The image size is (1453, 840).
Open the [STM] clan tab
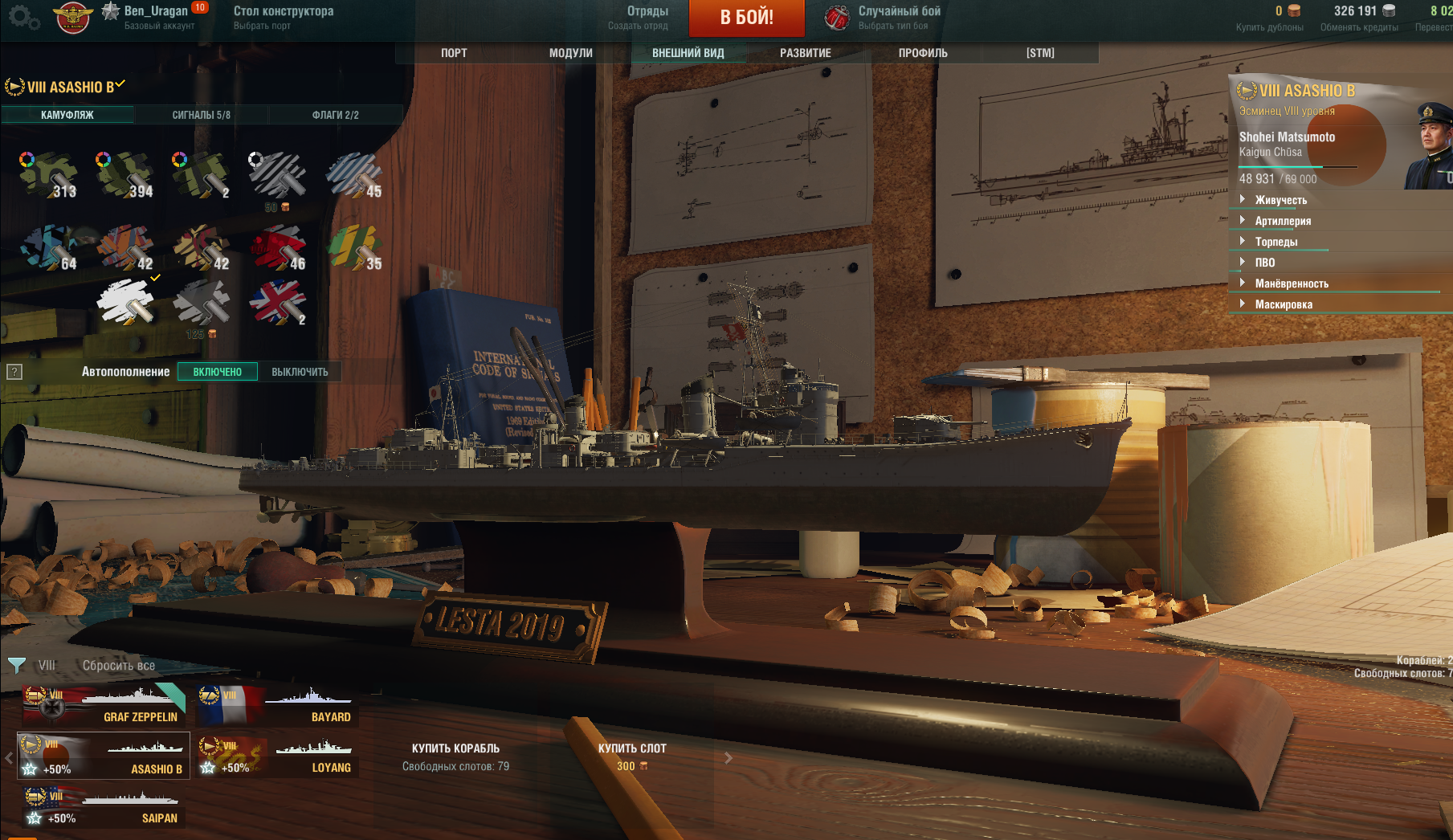[1040, 53]
